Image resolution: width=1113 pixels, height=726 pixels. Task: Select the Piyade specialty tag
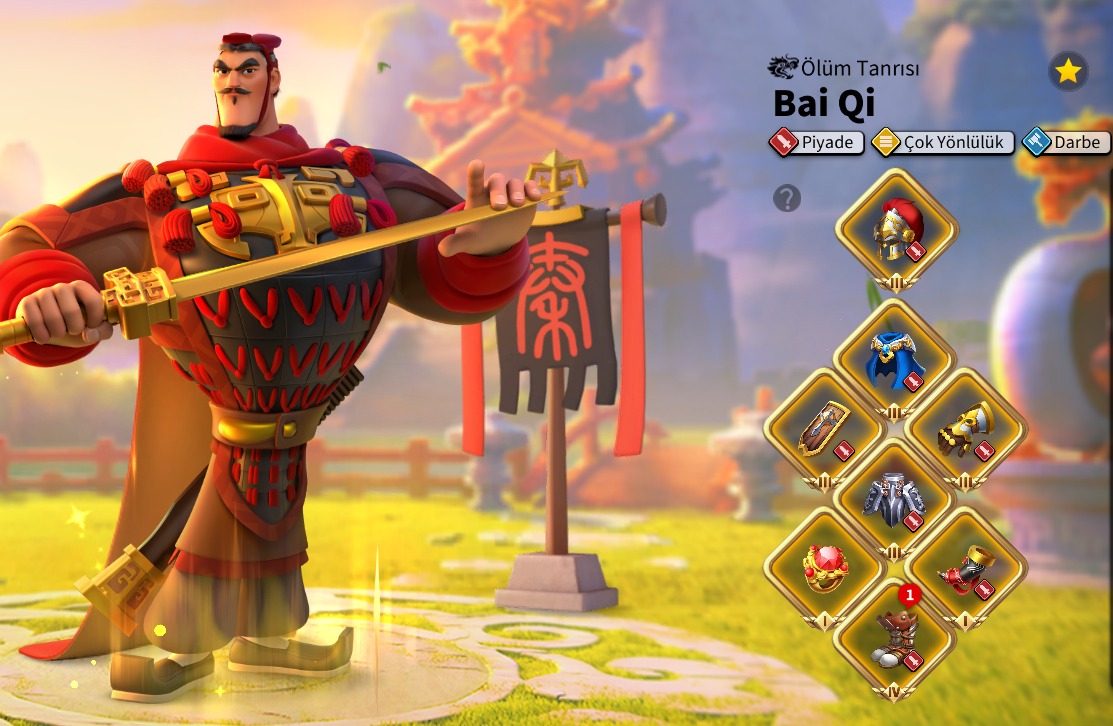click(817, 142)
